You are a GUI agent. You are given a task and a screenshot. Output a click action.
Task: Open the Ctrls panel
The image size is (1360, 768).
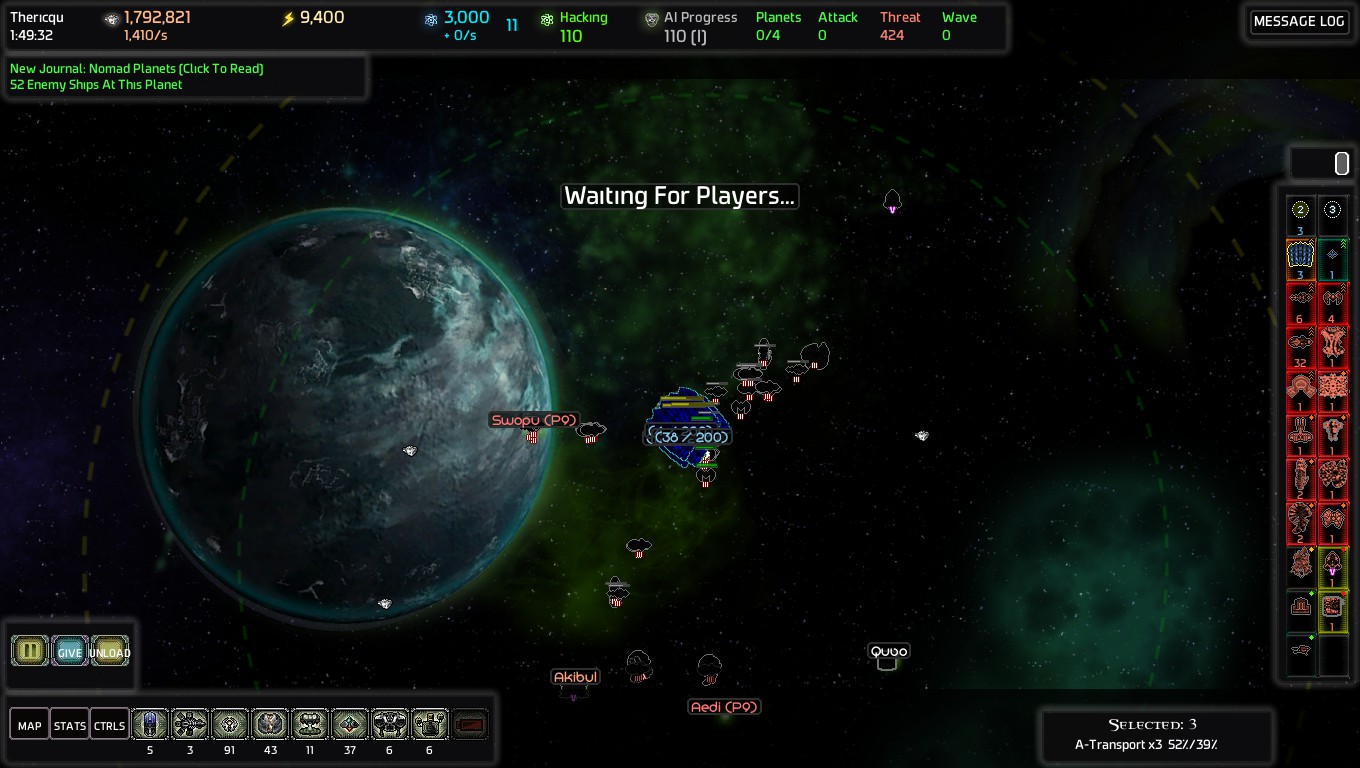coord(109,725)
